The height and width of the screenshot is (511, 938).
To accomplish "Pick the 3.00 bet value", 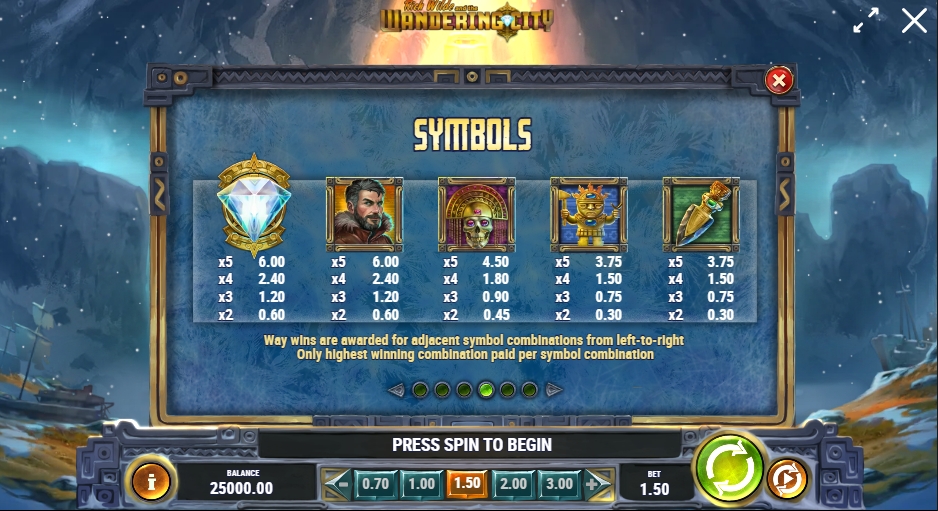I will [x=558, y=484].
